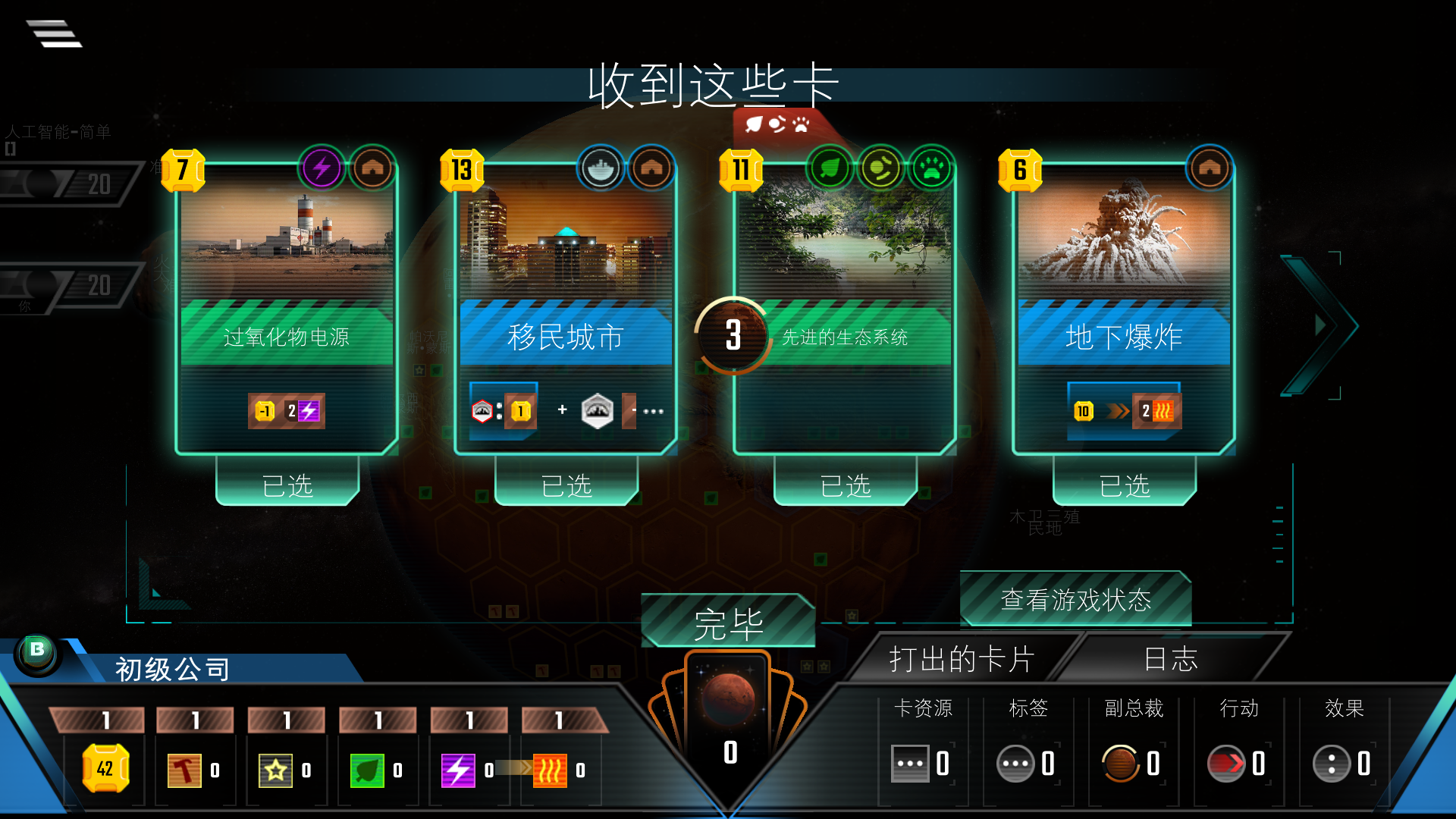This screenshot has height=819, width=1456.
Task: Toggle 已选 on the 移民城市 card
Action: [566, 486]
